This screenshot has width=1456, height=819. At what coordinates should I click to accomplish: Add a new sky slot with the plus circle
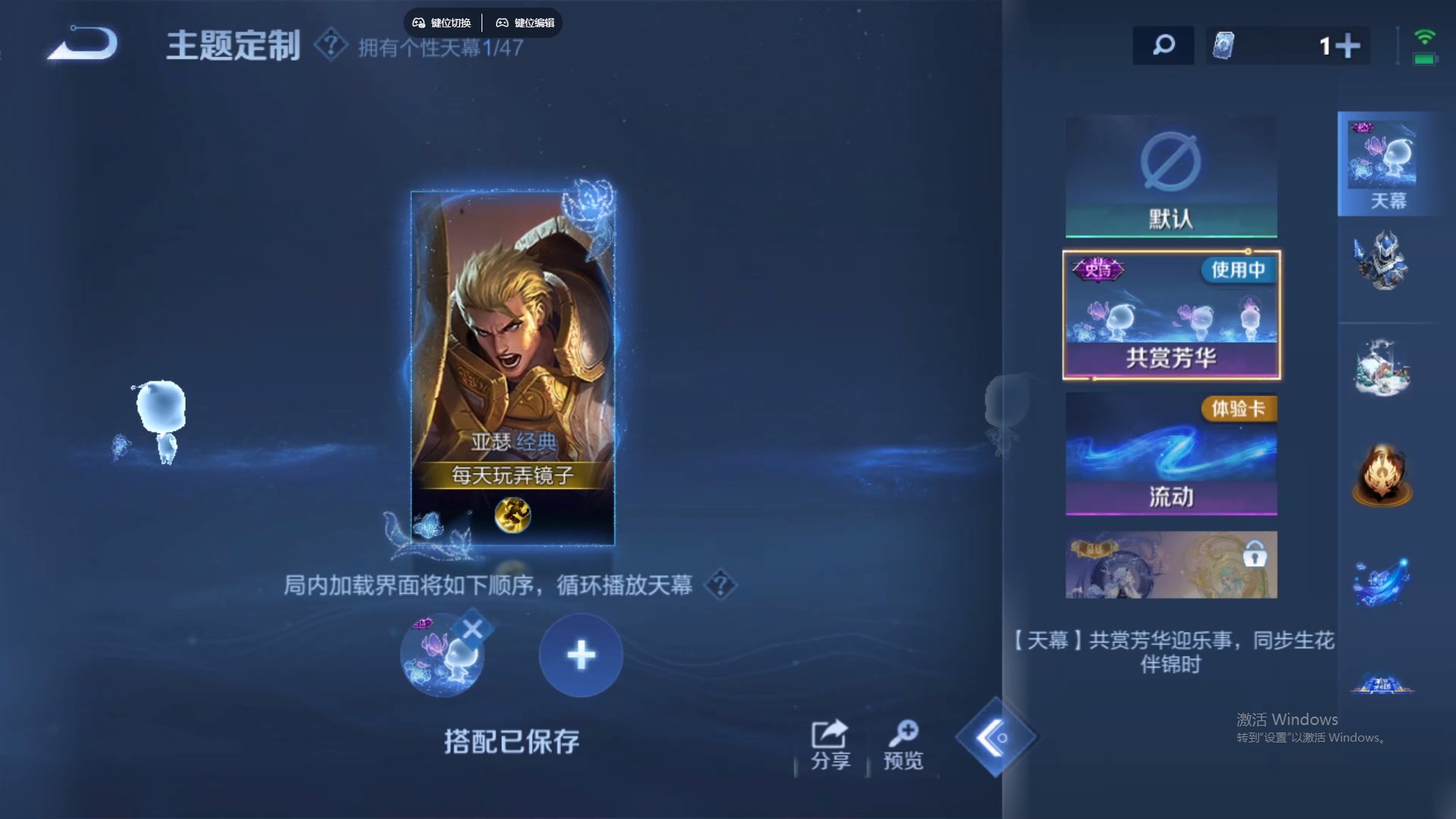coord(581,654)
